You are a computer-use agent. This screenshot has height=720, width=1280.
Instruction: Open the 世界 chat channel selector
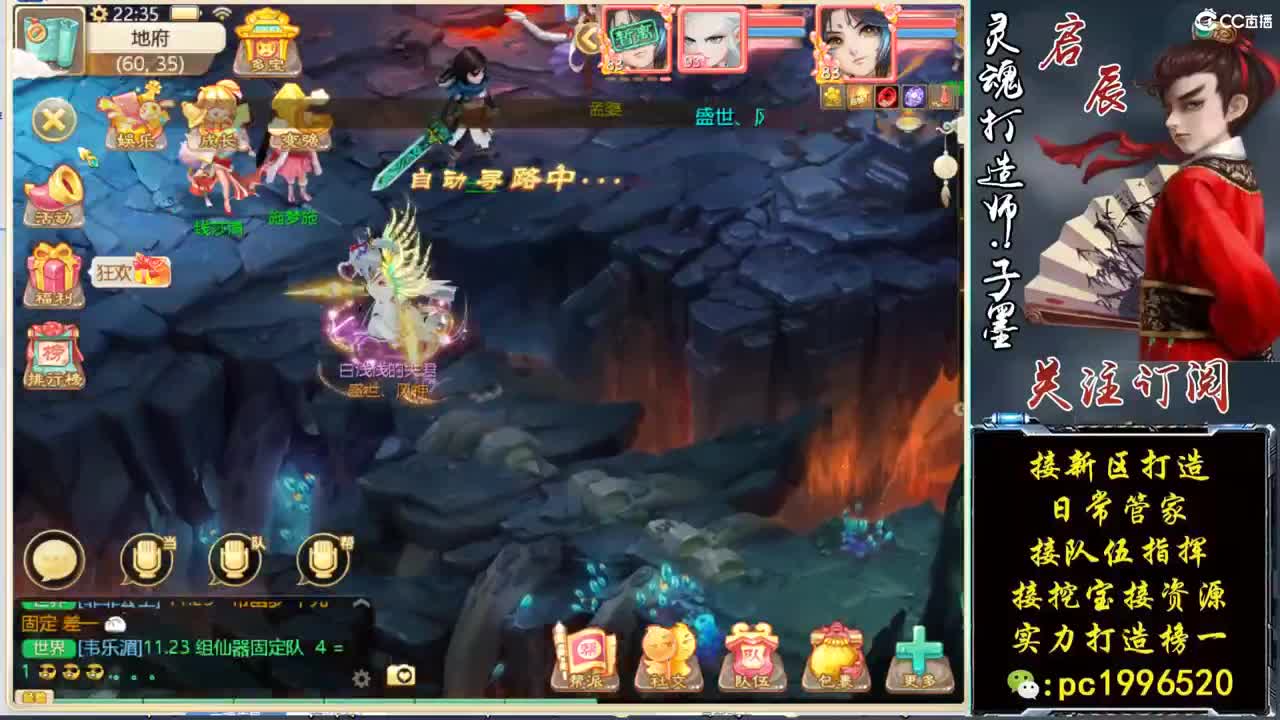pyautogui.click(x=51, y=647)
